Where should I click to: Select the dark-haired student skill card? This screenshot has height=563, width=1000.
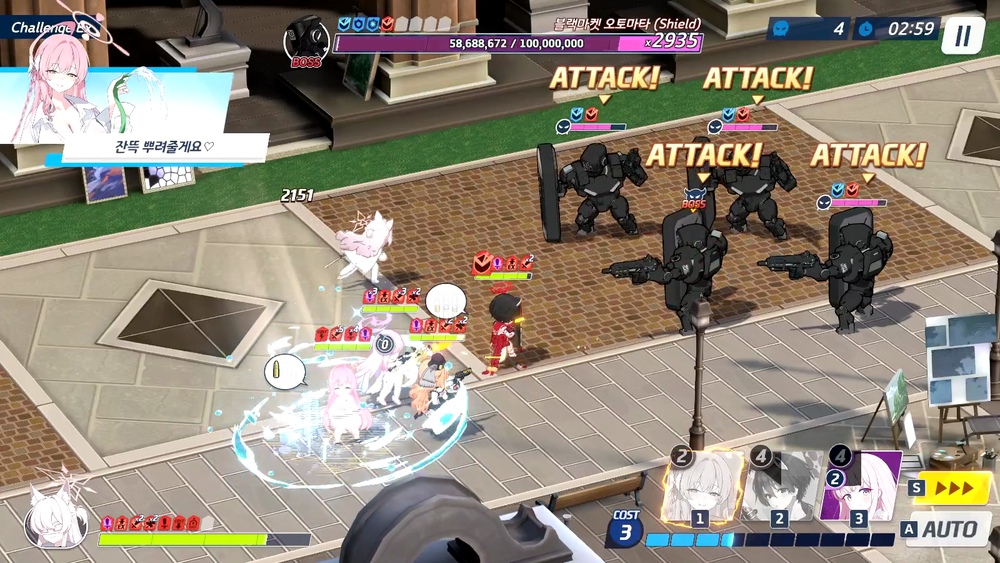[x=782, y=489]
